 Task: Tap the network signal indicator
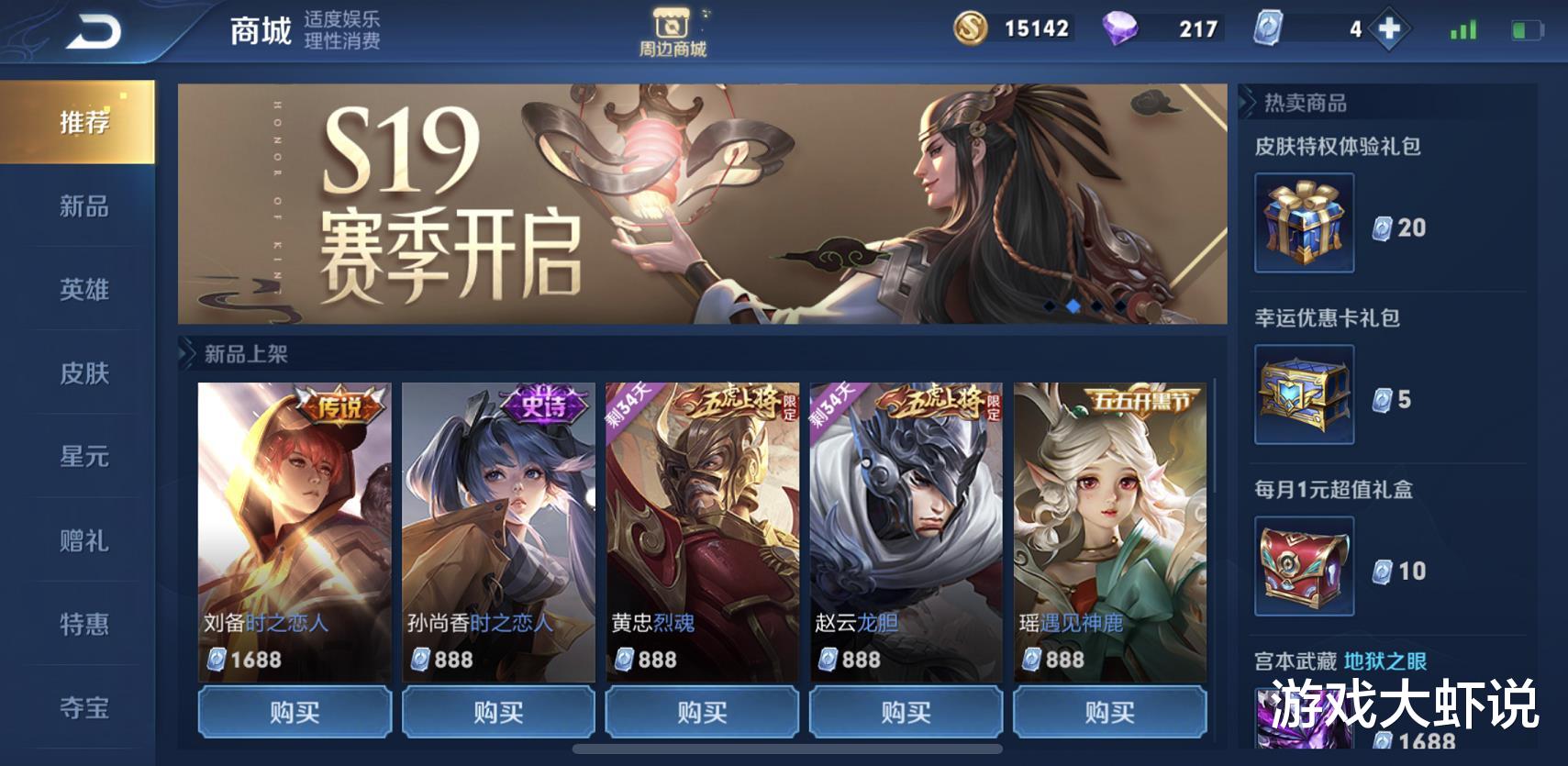[x=1466, y=29]
